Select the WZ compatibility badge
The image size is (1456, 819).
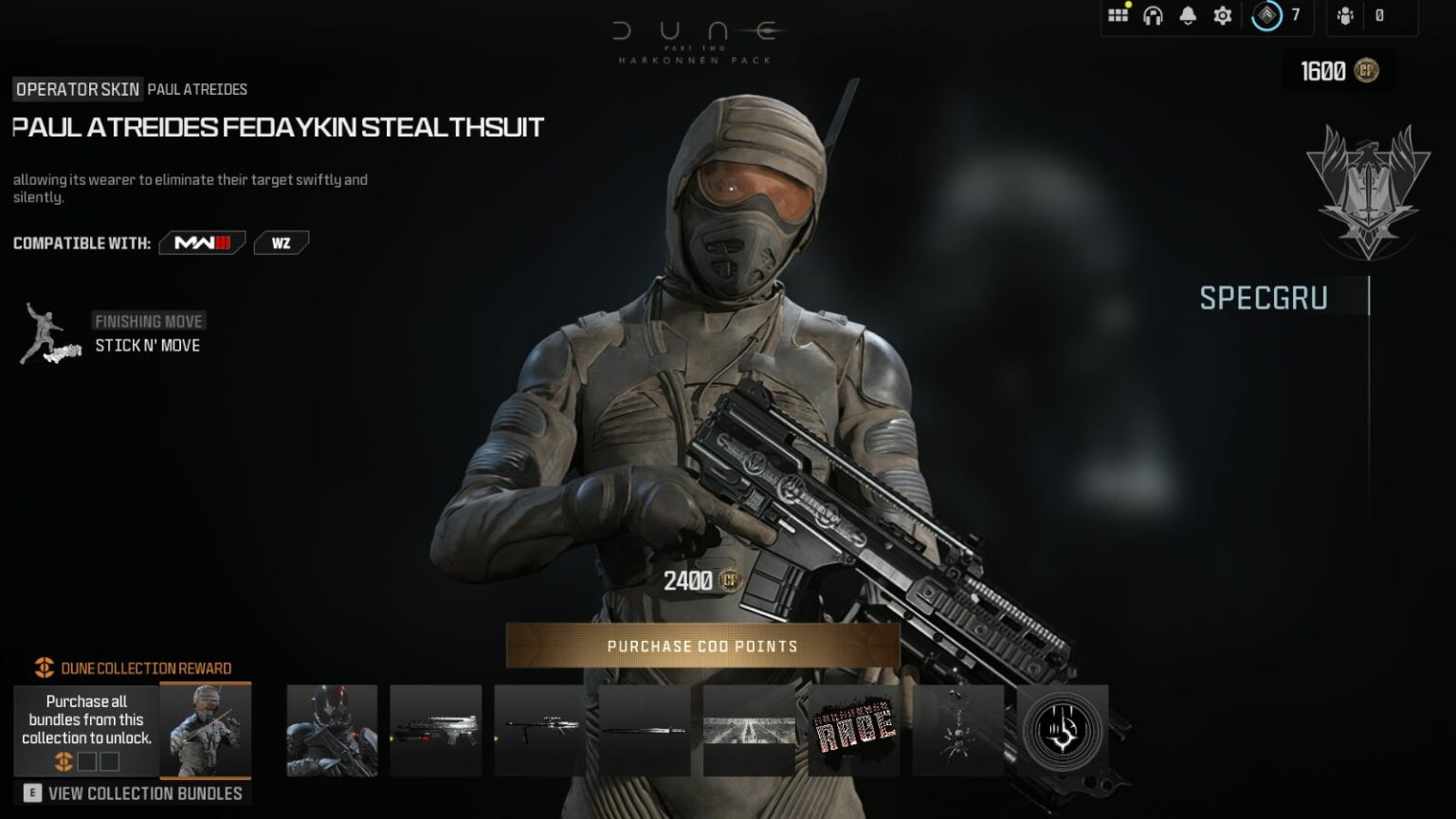[x=280, y=243]
